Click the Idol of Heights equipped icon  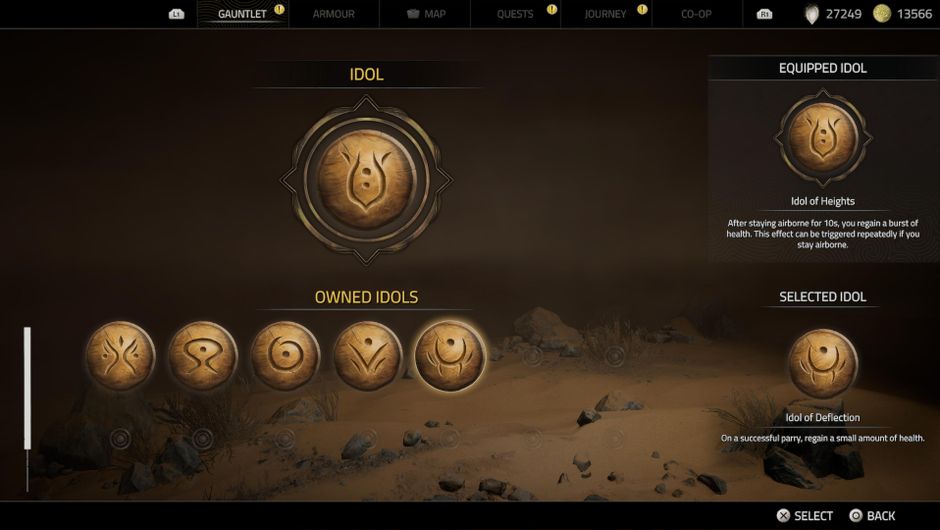823,139
